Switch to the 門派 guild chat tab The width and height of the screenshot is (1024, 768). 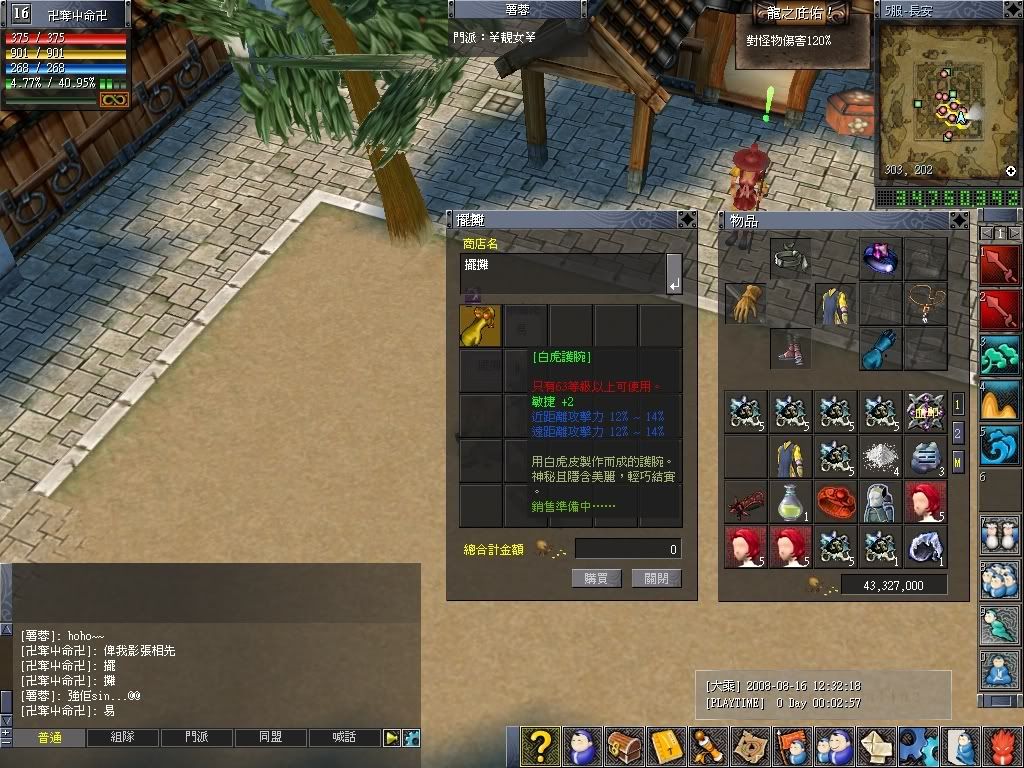(197, 738)
